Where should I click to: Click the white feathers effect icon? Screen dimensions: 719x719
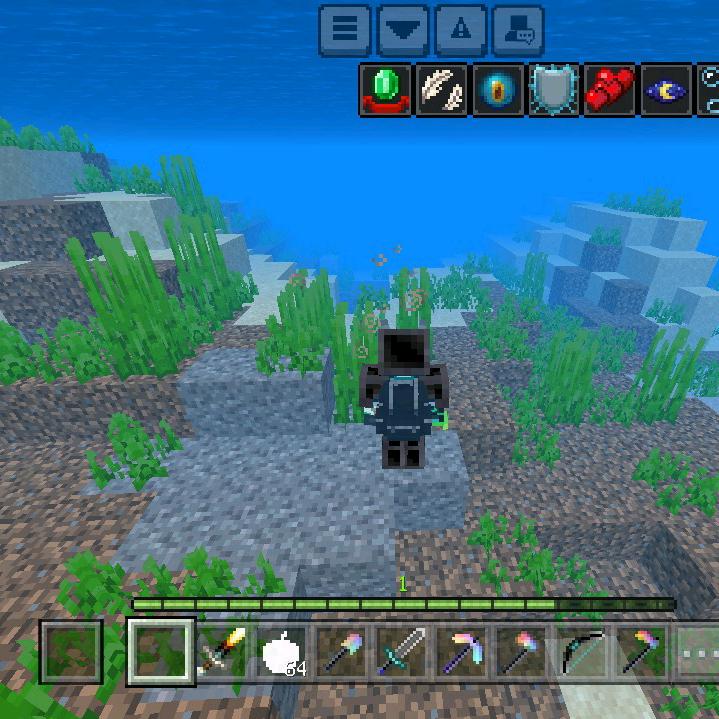(442, 90)
